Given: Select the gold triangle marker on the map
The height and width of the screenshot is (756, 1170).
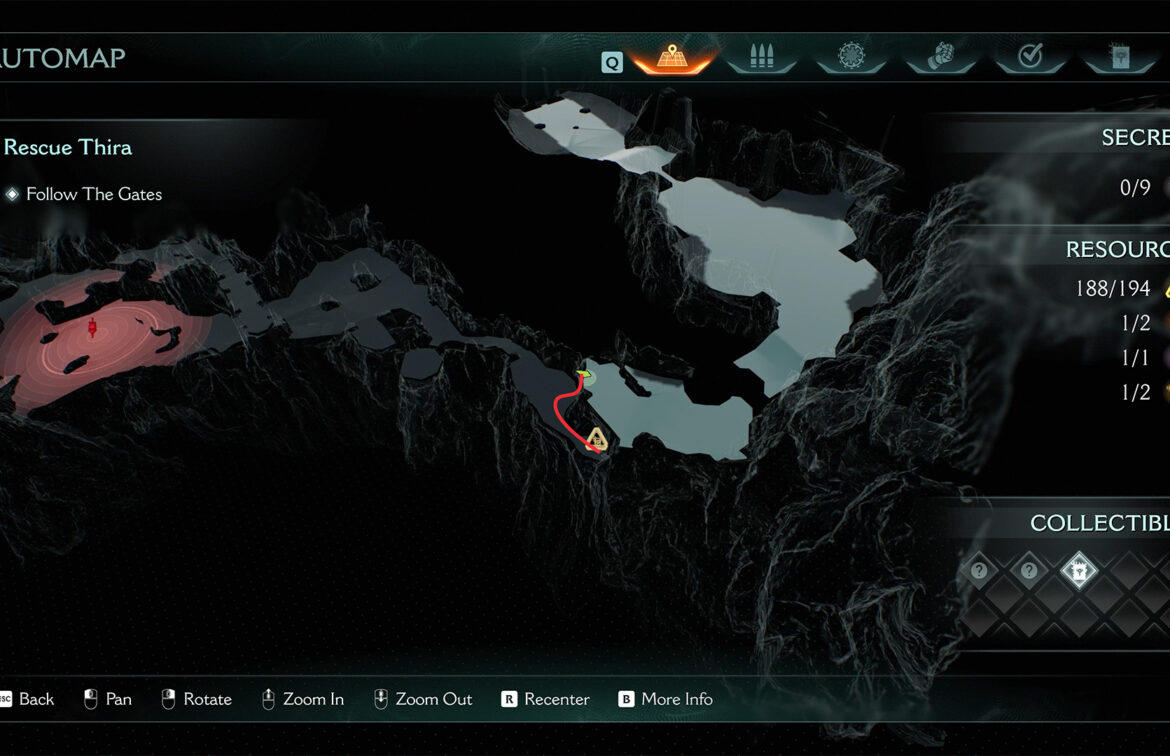Looking at the screenshot, I should coord(597,437).
